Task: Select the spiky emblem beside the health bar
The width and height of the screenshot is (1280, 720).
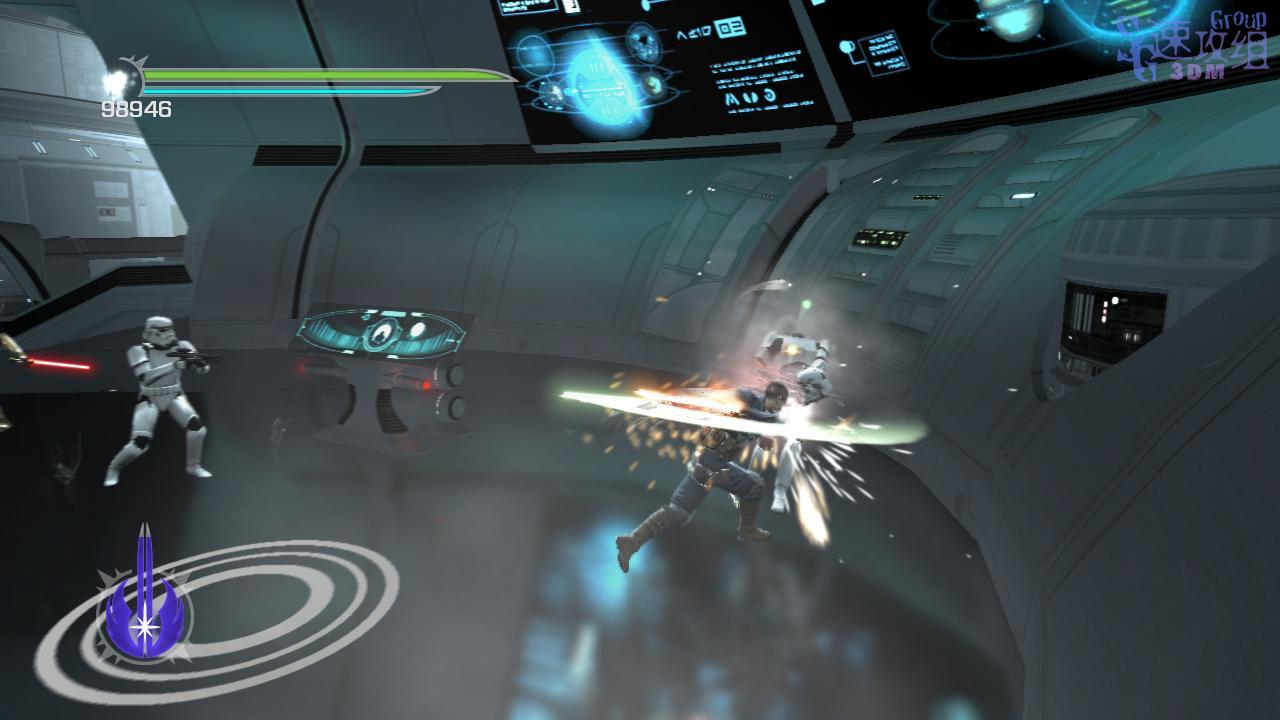Action: click(124, 77)
